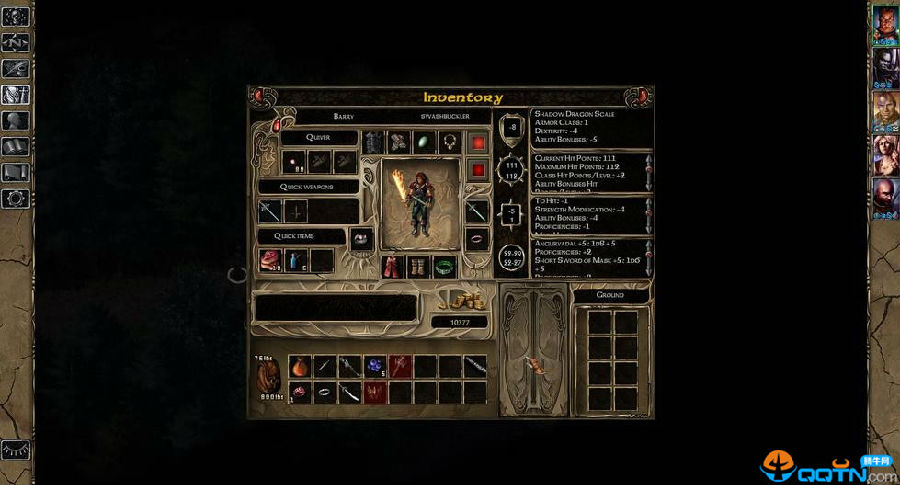Select the green ring equipment slot

(x=444, y=266)
